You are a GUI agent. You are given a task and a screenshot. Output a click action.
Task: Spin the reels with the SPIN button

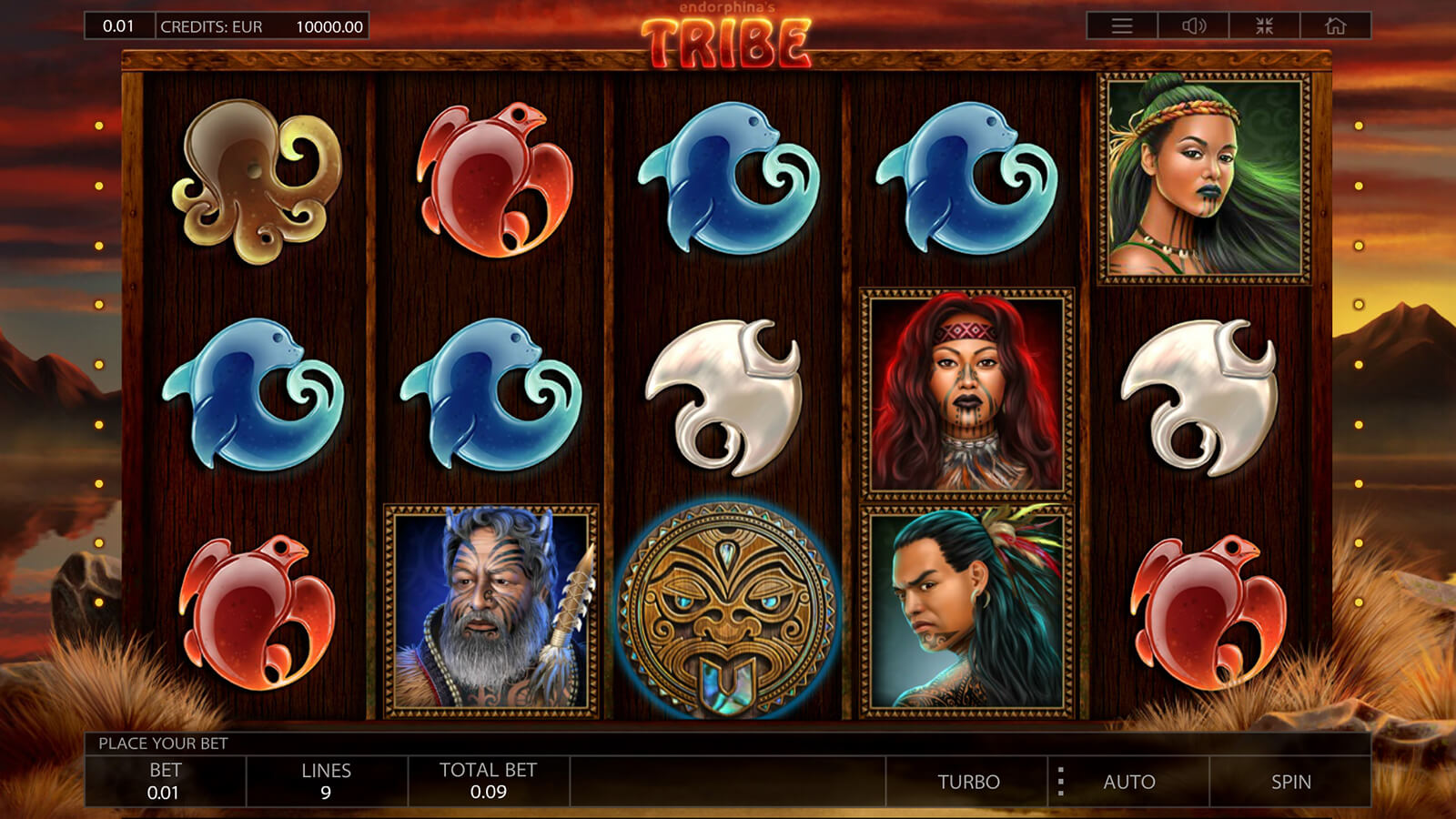point(1290,782)
